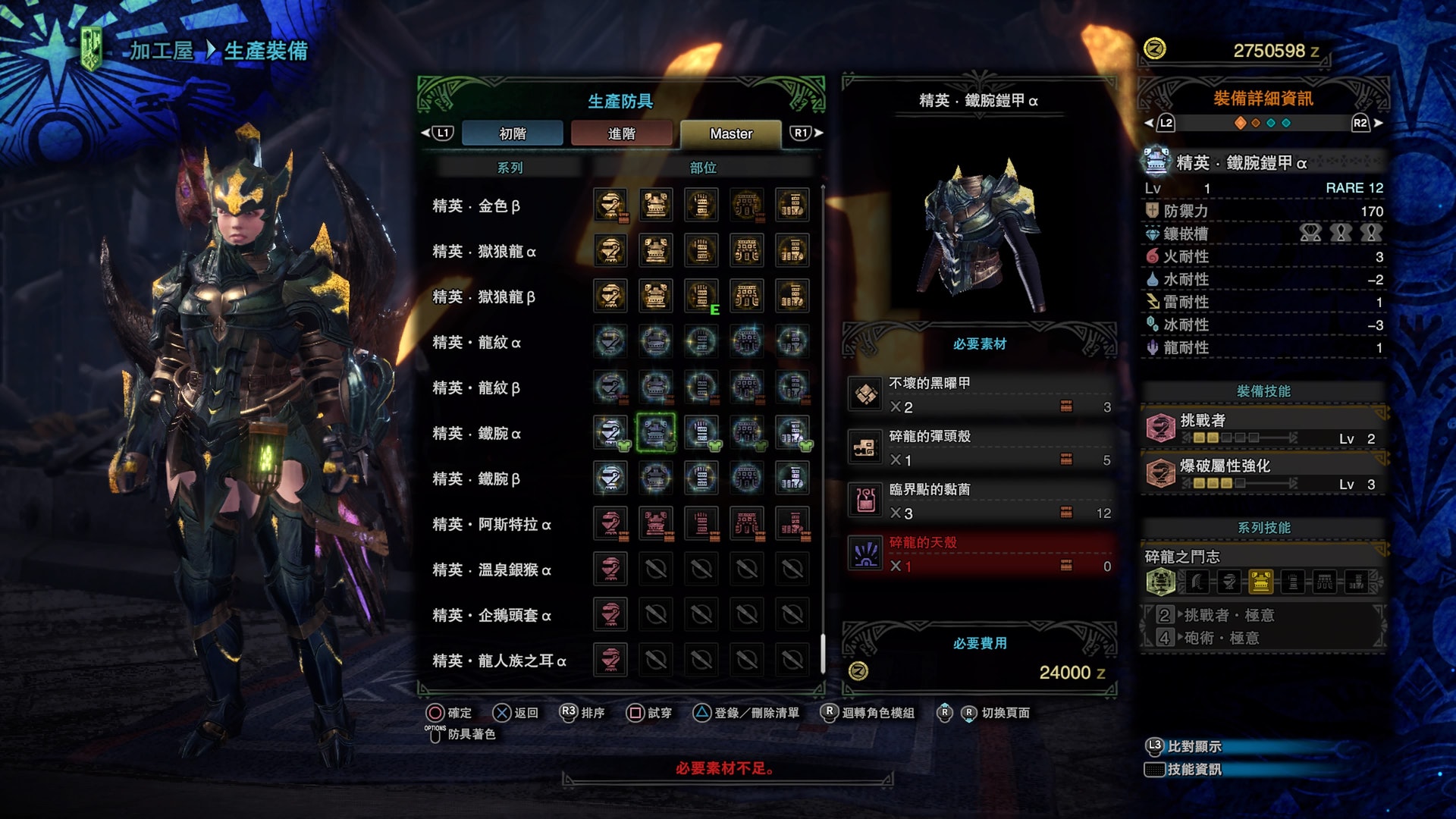Select the 臨界點的黏菌 material row
Image resolution: width=1456 pixels, height=819 pixels.
click(x=980, y=501)
